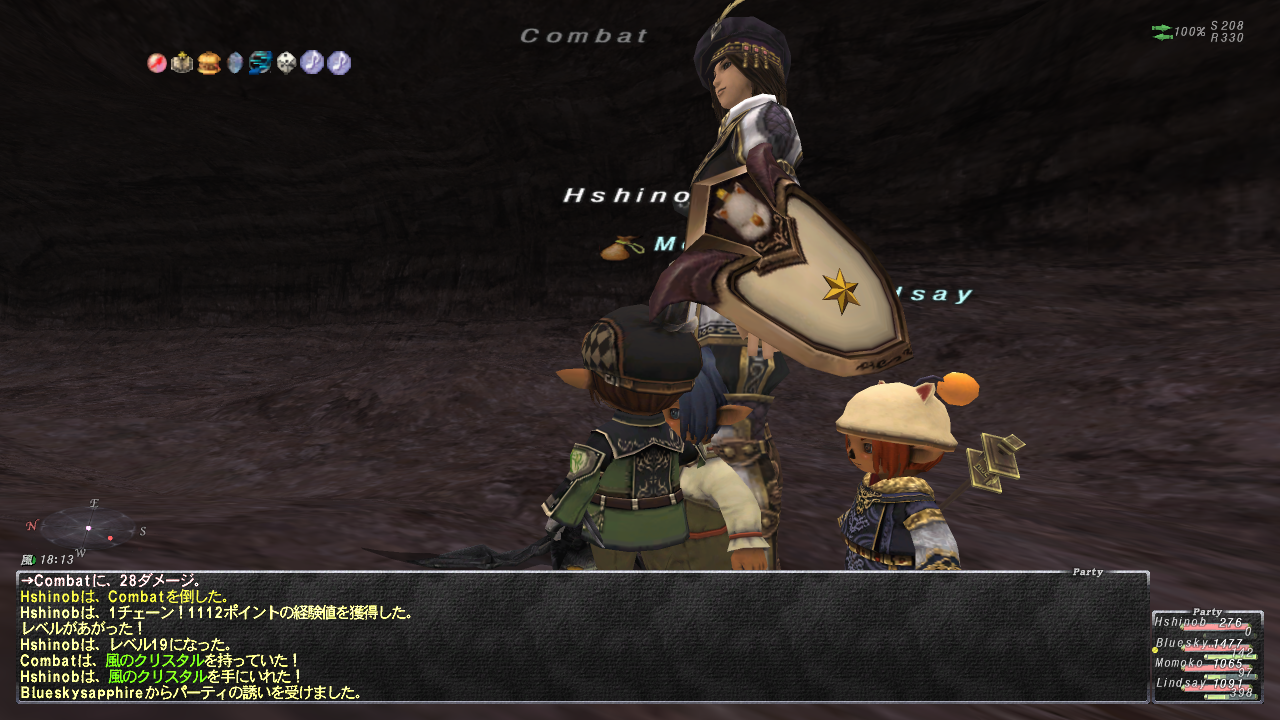Image resolution: width=1280 pixels, height=720 pixels.
Task: Check the red arrow status effect icon
Action: (157, 63)
